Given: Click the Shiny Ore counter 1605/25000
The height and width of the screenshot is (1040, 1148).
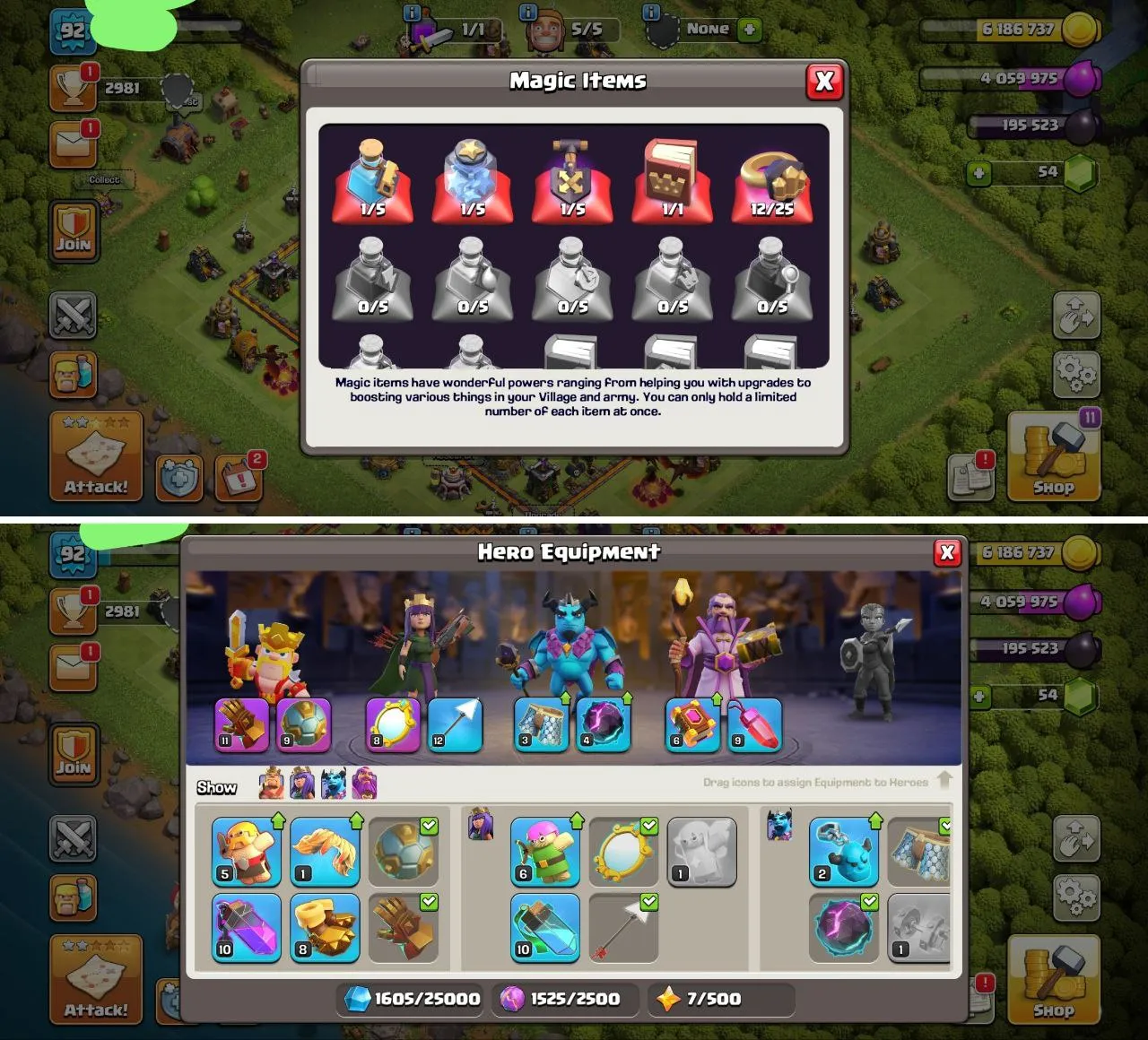Looking at the screenshot, I should [x=408, y=998].
